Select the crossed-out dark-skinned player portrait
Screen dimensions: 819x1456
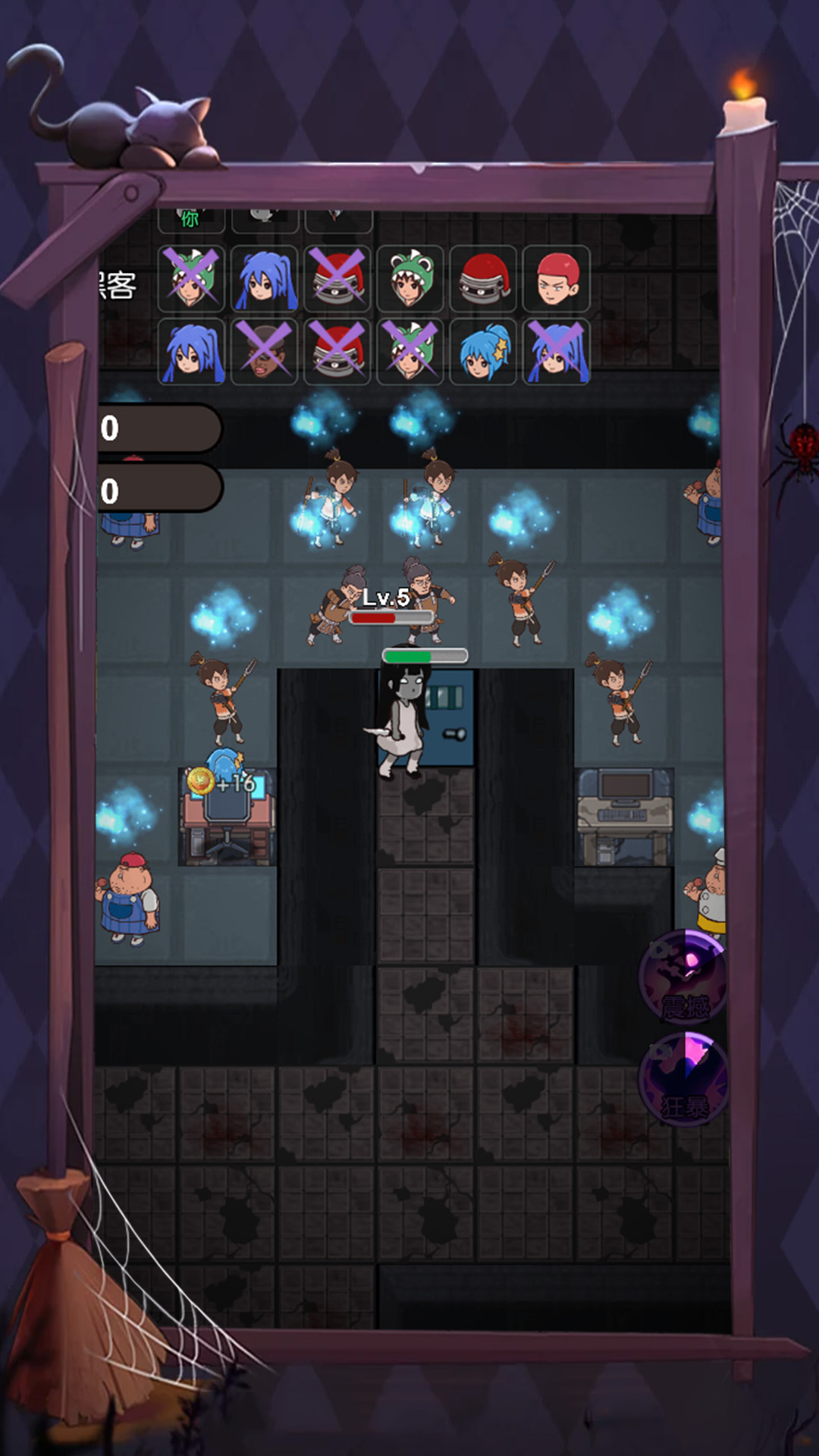tap(264, 352)
